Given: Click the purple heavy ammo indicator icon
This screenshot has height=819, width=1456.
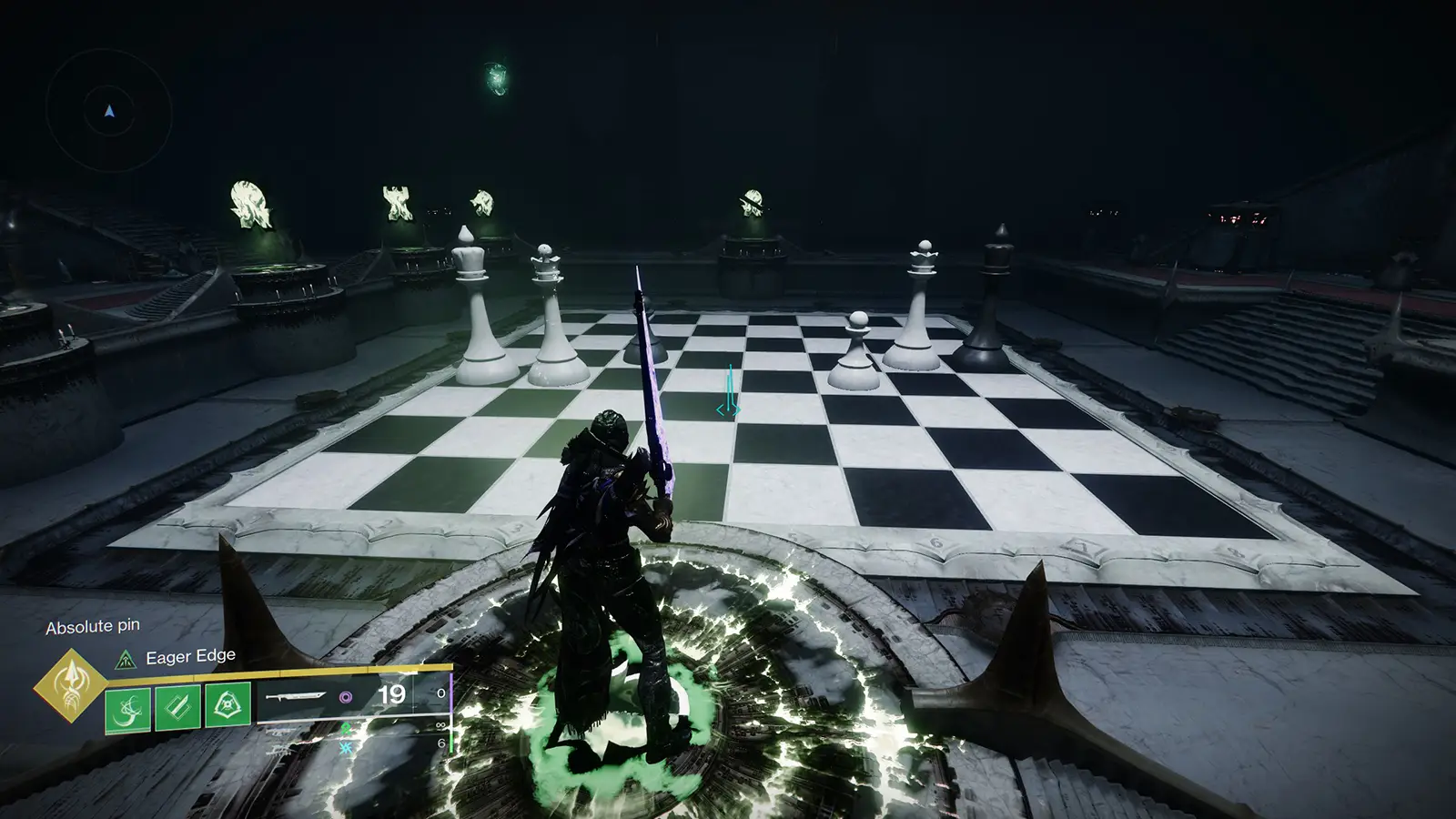Looking at the screenshot, I should 346,698.
